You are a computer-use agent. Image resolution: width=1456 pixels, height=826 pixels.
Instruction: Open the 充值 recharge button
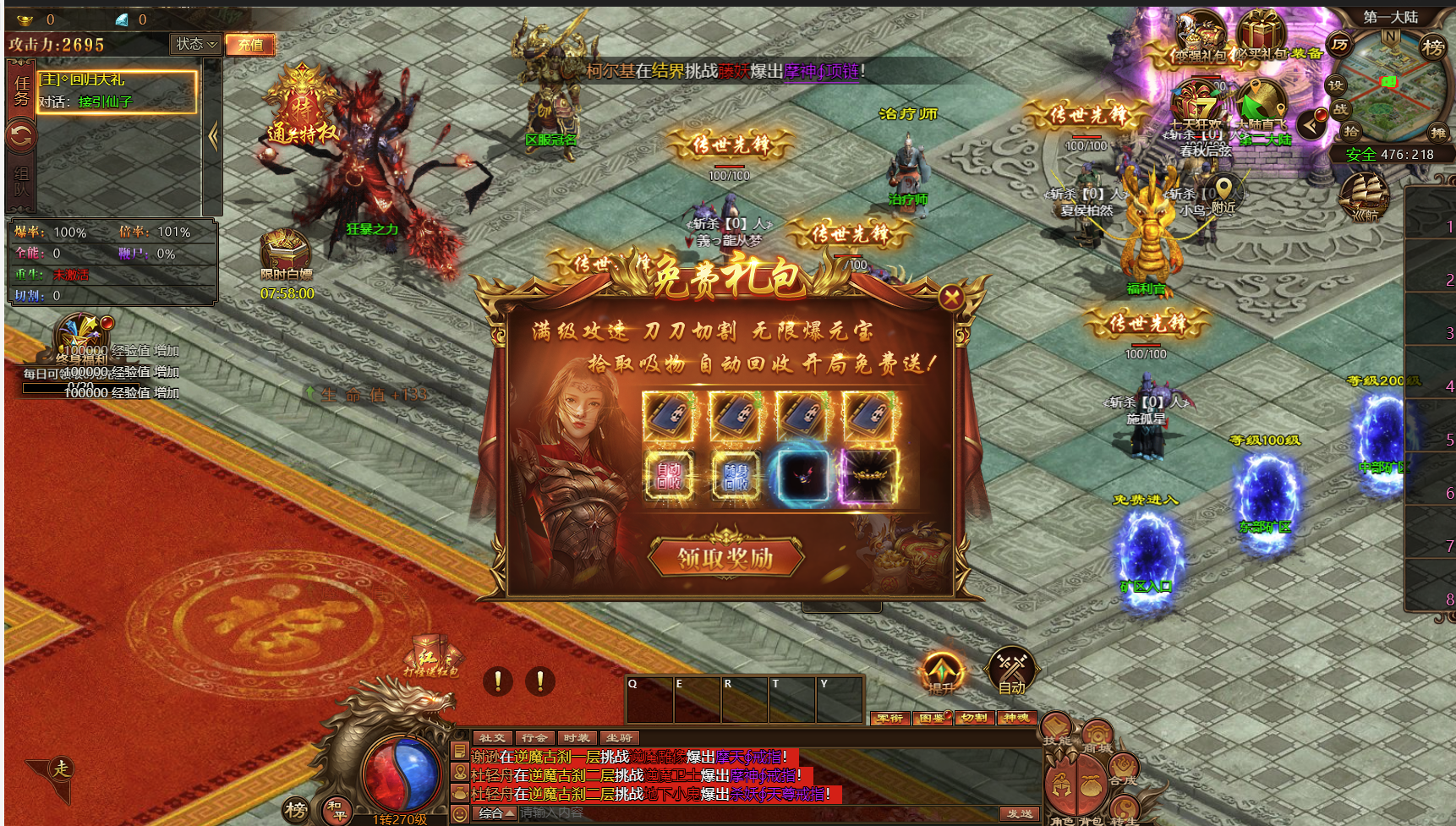250,44
